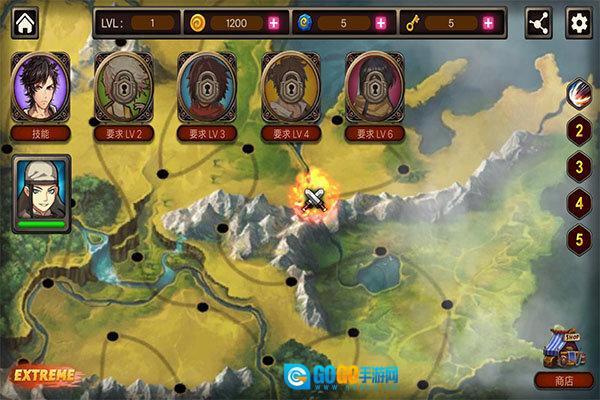Add more gold coins with plus button
Screen dimensions: 600x400
pyautogui.click(x=274, y=22)
